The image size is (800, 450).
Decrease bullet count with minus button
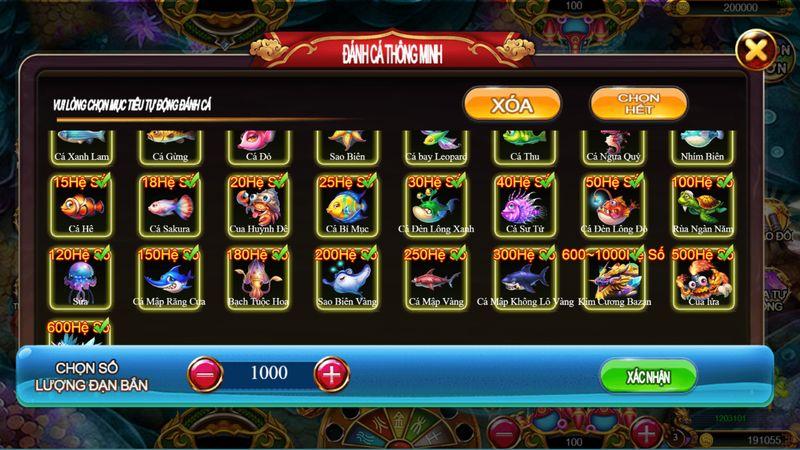point(205,374)
